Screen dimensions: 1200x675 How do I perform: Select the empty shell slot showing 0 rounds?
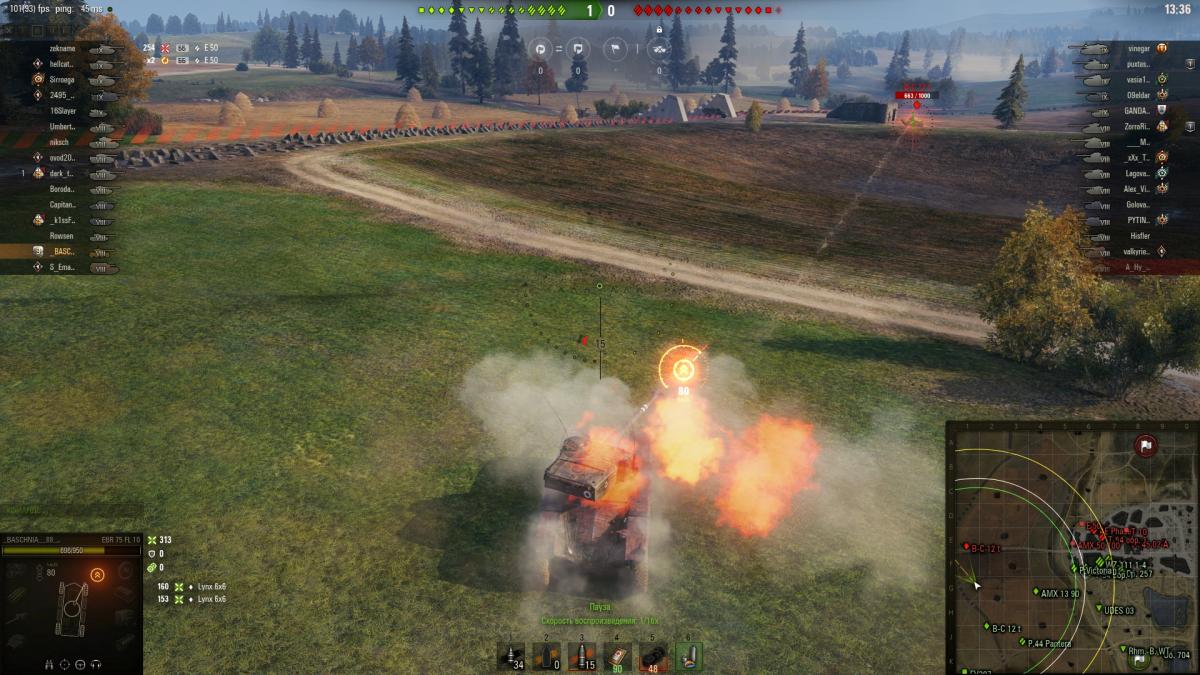(546, 657)
